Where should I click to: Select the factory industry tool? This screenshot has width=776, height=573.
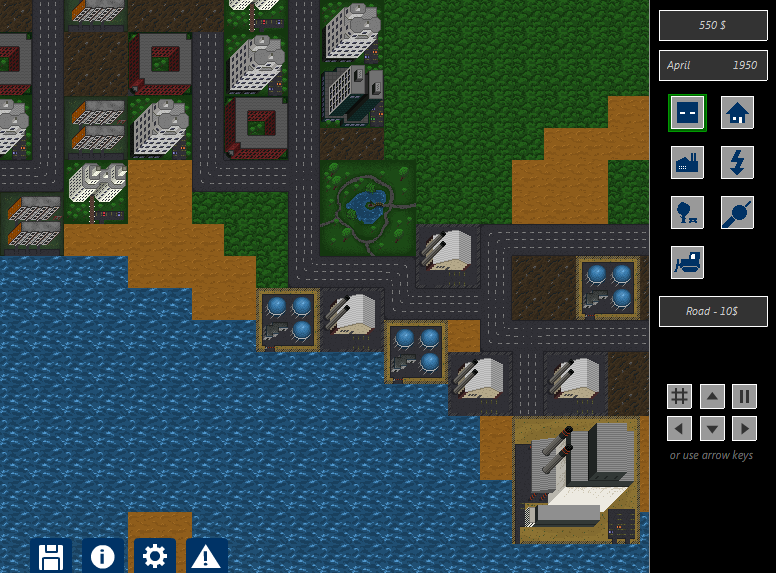pyautogui.click(x=687, y=162)
